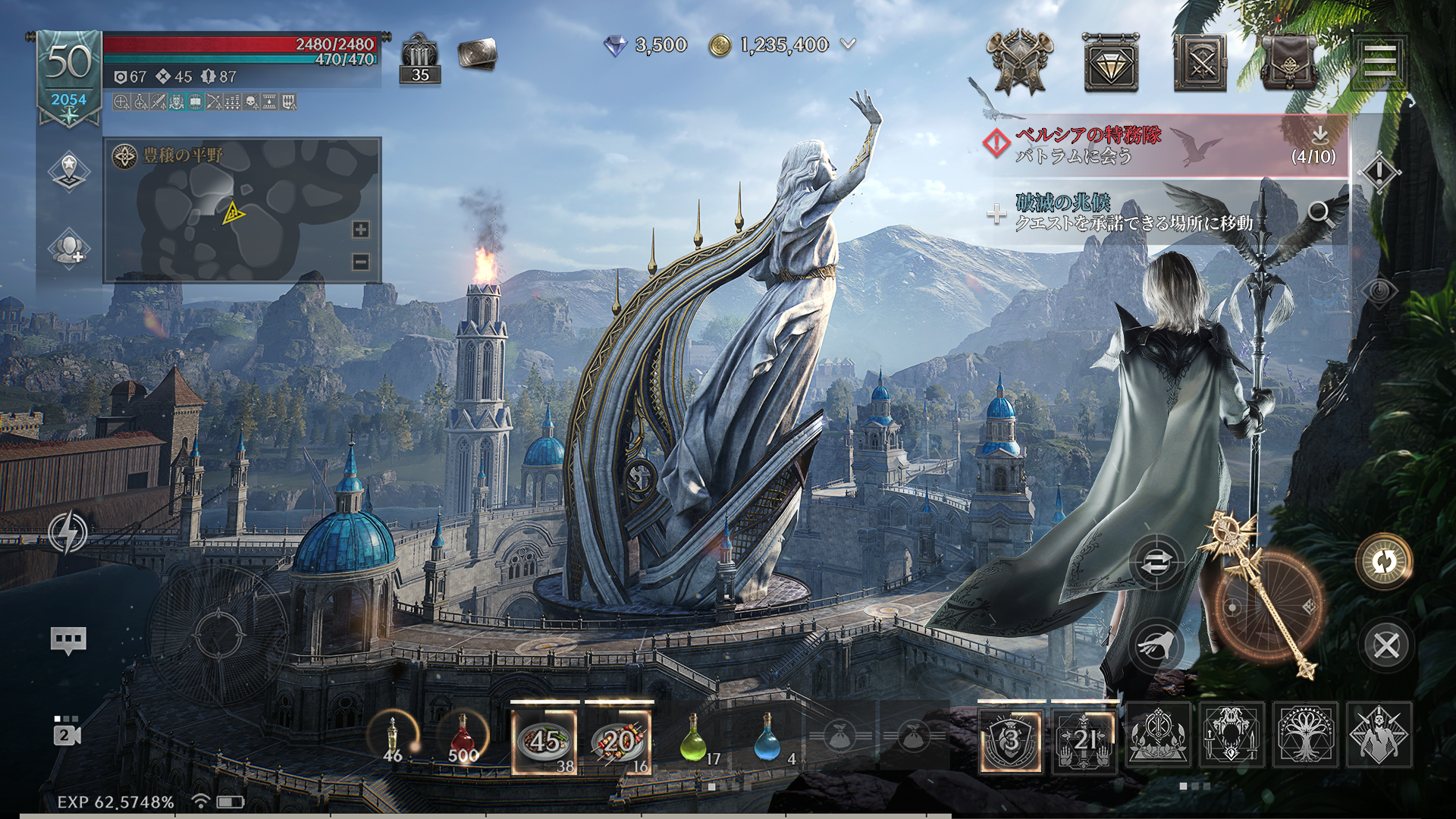Expand the gold currency dropdown arrow
1456x819 pixels.
click(849, 45)
